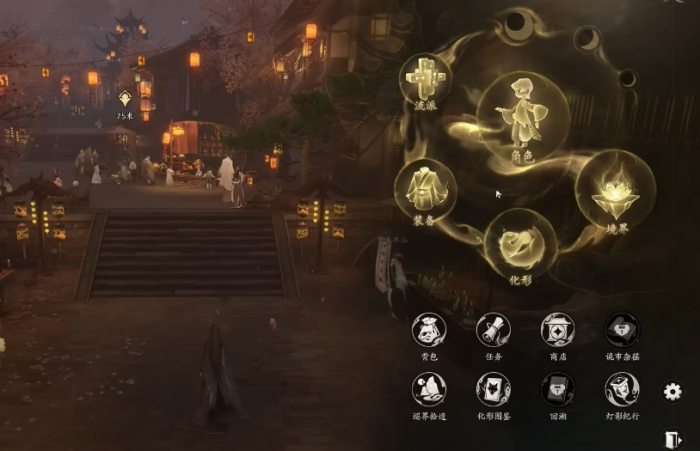Open 灯影纪行 lantern journal

[x=621, y=389]
